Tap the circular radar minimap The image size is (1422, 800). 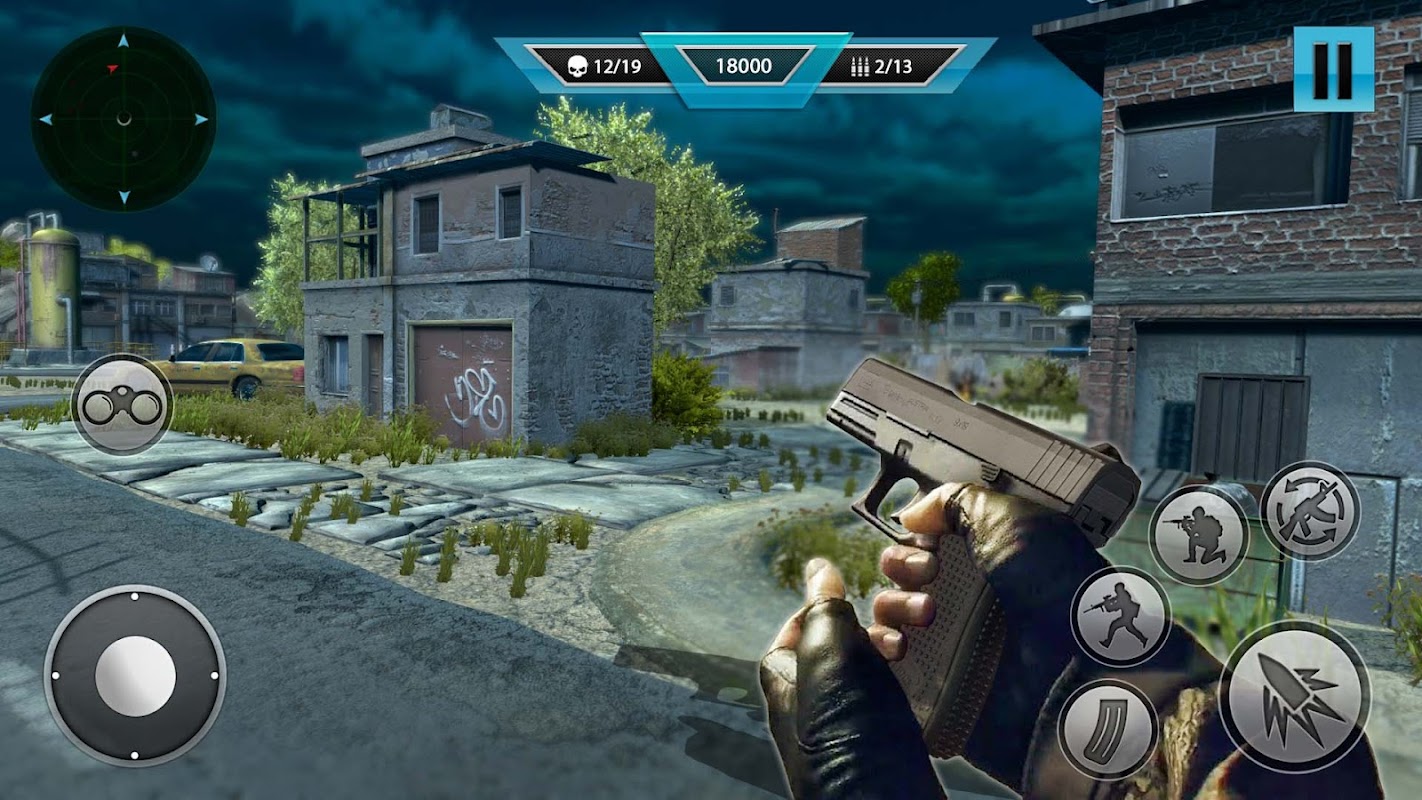click(x=123, y=119)
